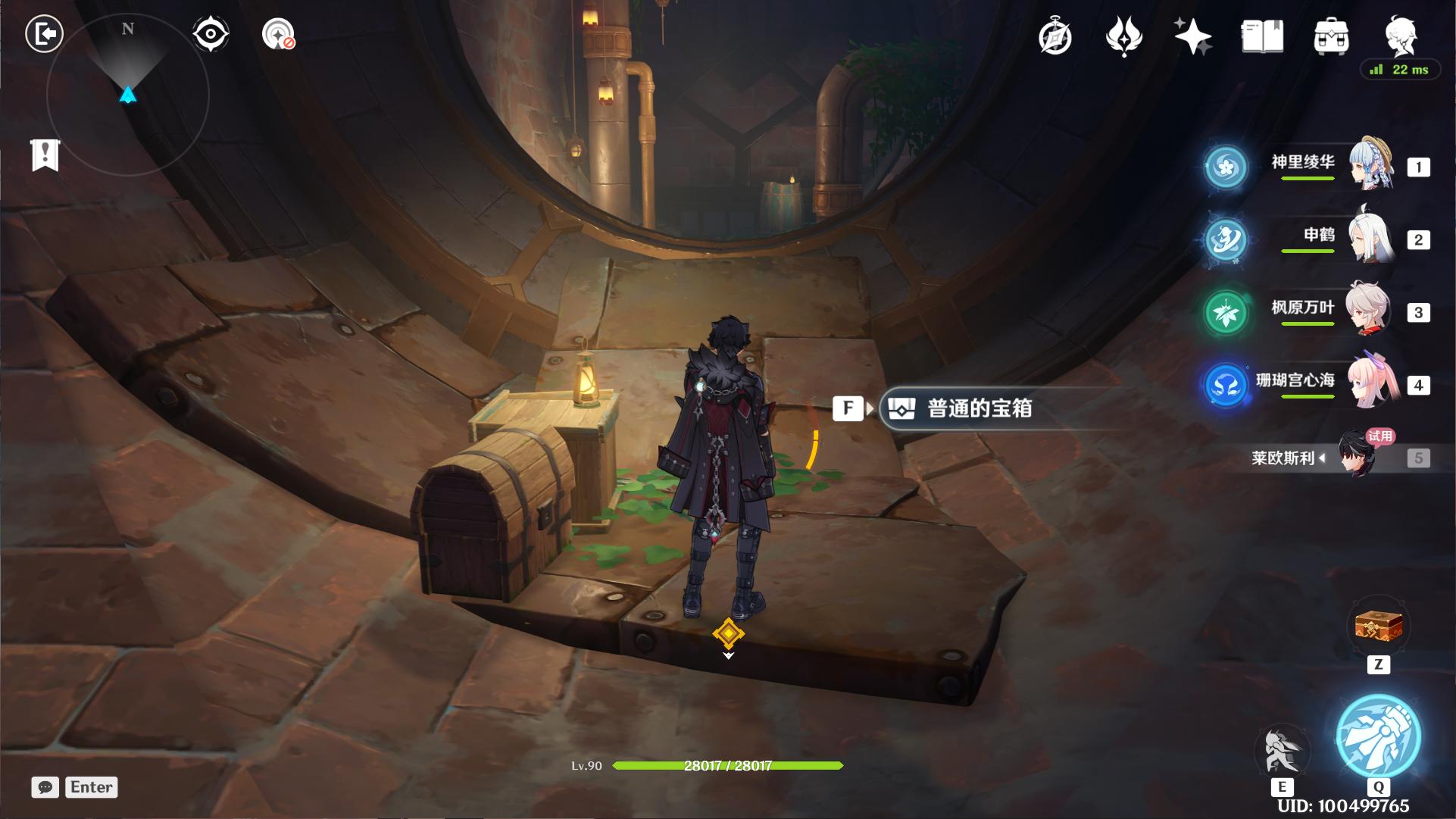The width and height of the screenshot is (1456, 819).
Task: Open the character head menu icon
Action: pyautogui.click(x=1400, y=35)
